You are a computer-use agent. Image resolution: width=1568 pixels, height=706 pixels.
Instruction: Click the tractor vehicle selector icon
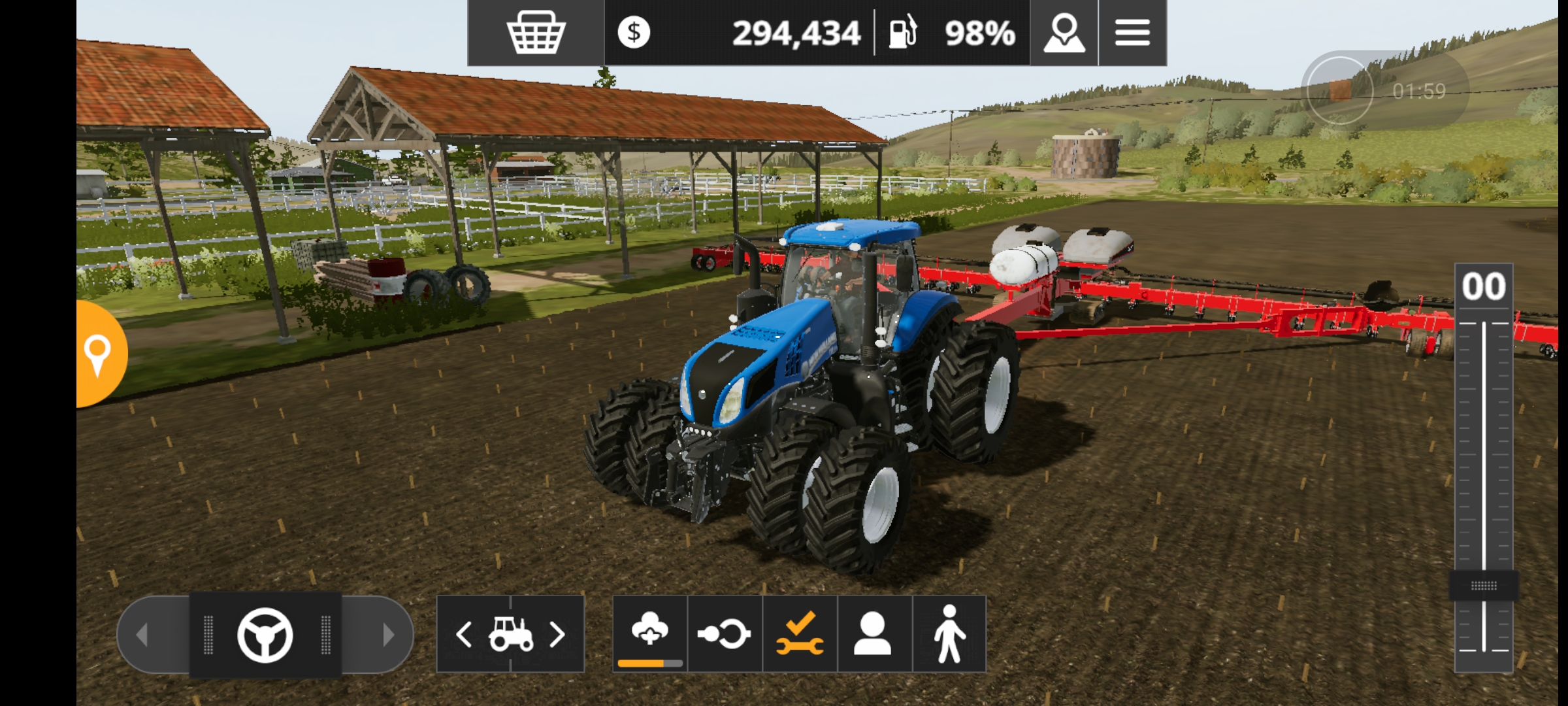click(511, 633)
